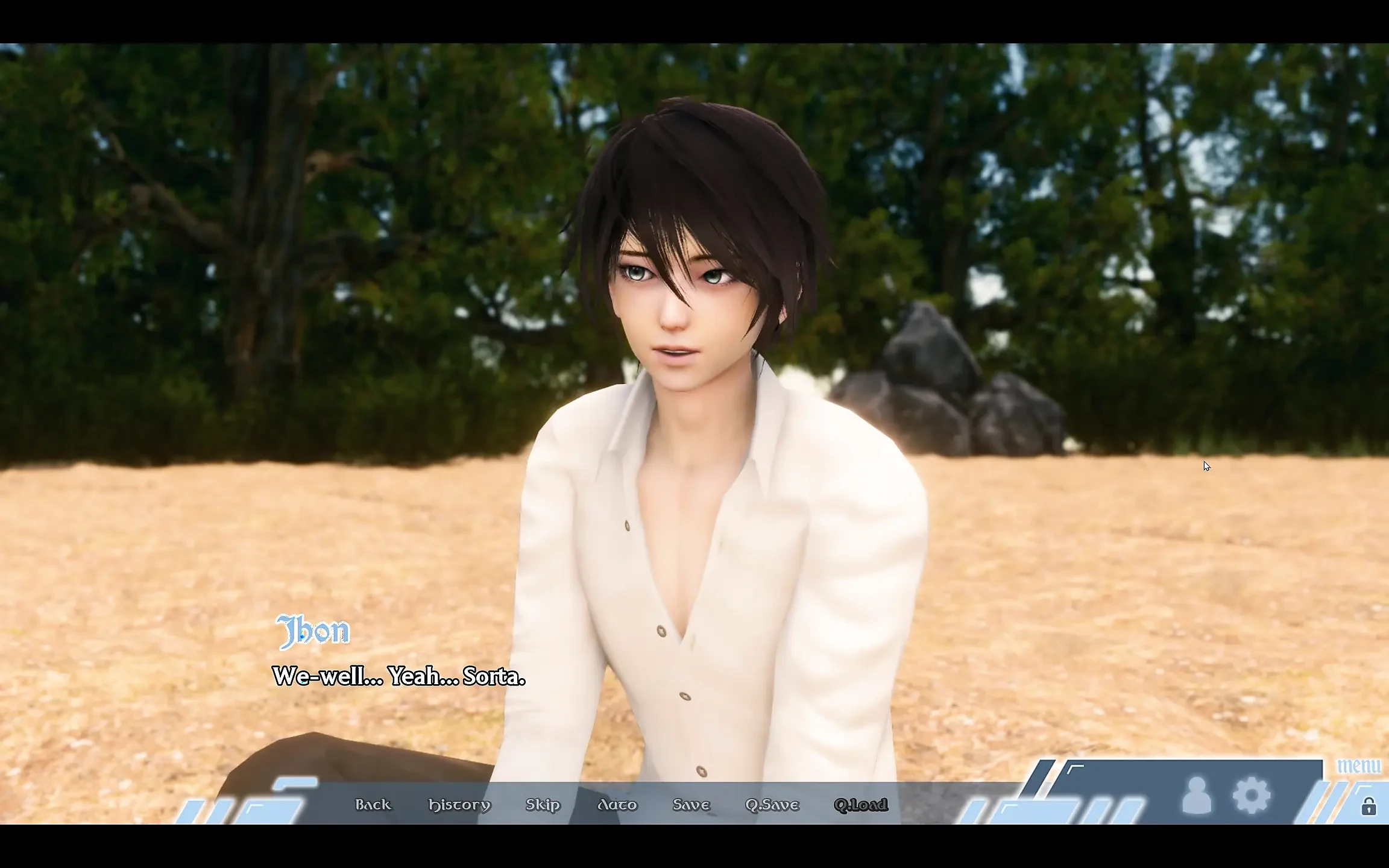The image size is (1389, 868).
Task: Open settings via the gear icon
Action: (x=1252, y=796)
